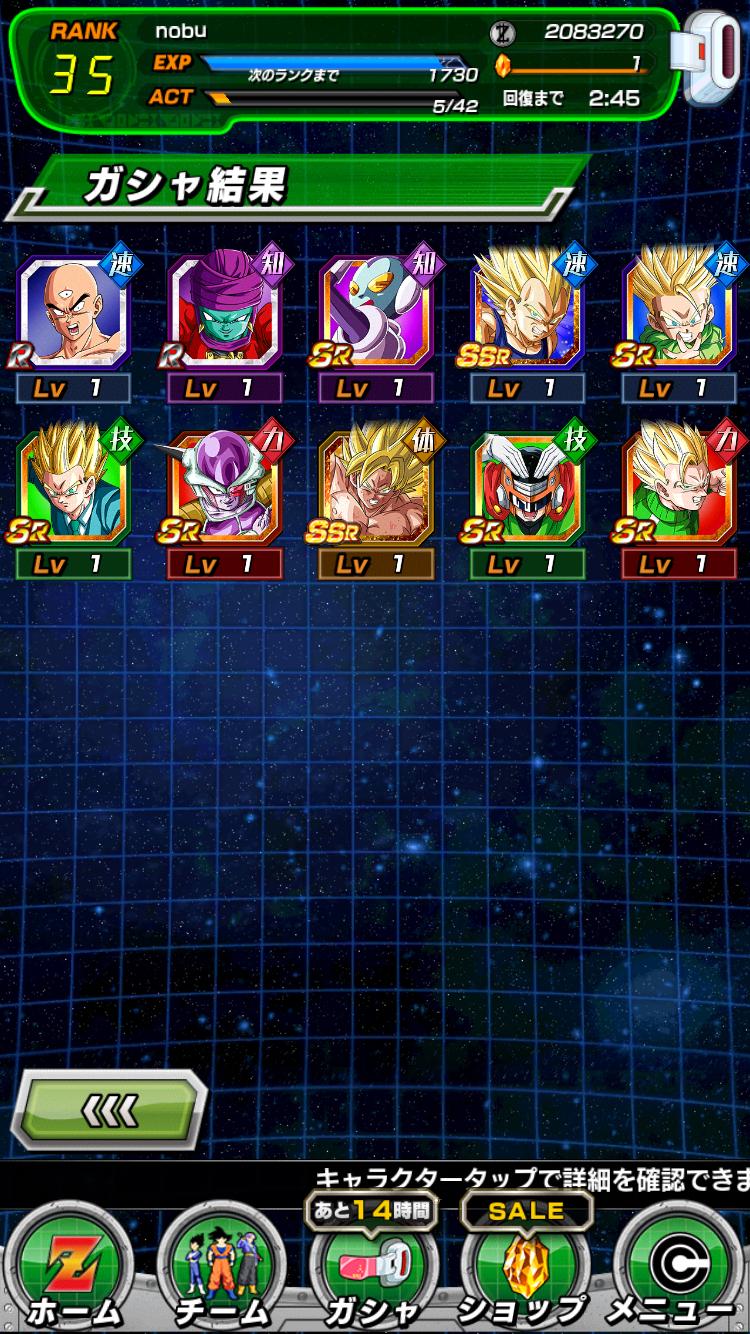View details of the bald Tien R card

[73, 313]
